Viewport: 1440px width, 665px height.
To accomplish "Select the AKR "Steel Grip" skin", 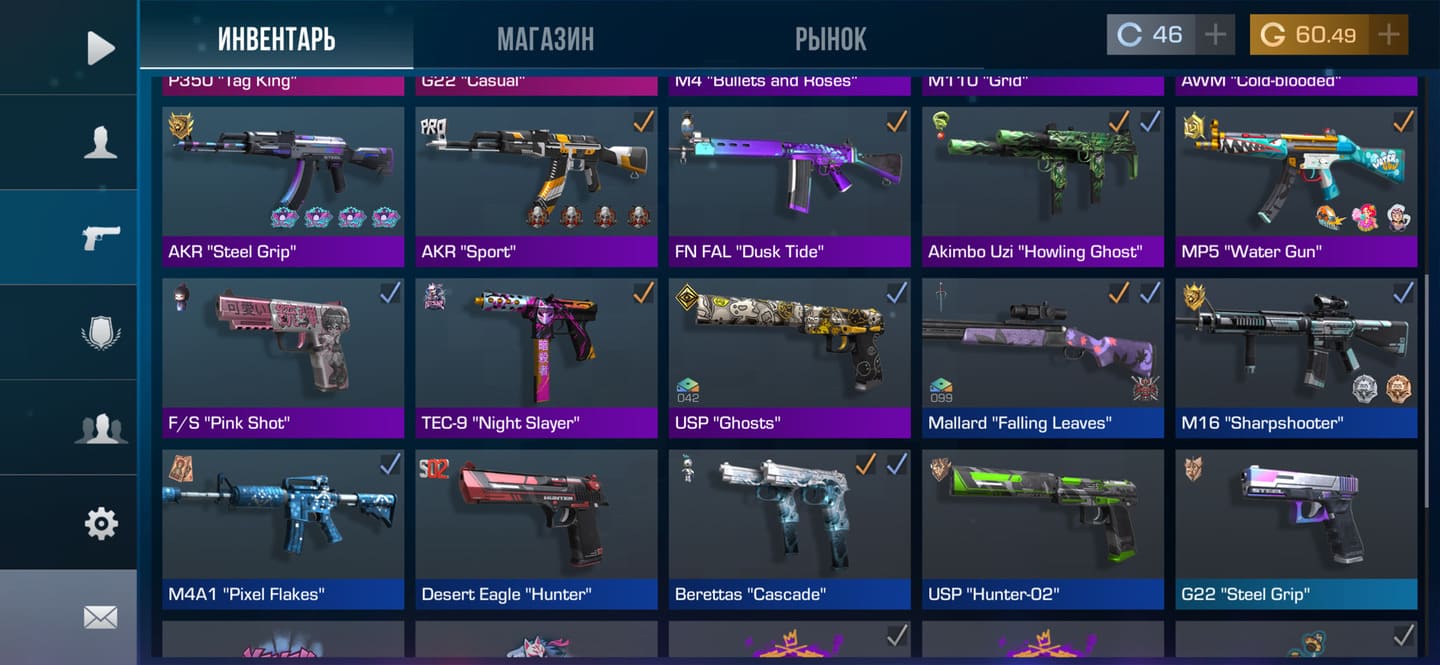I will click(x=283, y=185).
